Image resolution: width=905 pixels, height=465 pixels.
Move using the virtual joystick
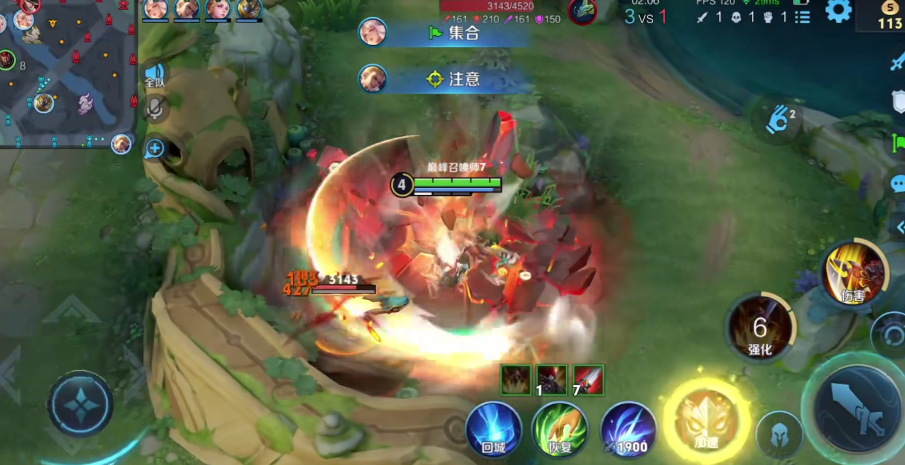pyautogui.click(x=80, y=405)
